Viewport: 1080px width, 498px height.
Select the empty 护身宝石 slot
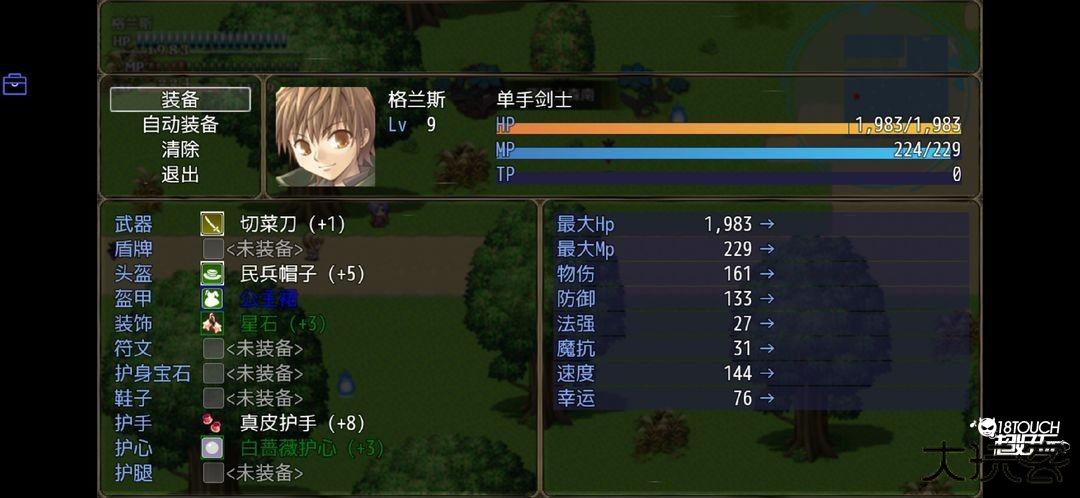pos(264,374)
